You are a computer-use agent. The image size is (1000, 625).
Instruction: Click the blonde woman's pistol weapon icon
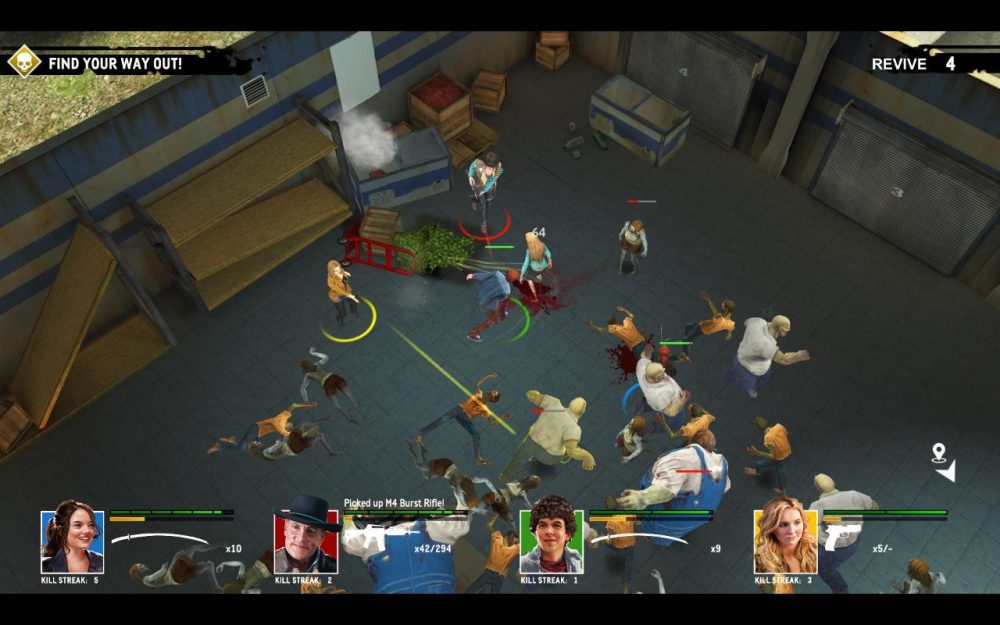(x=841, y=537)
